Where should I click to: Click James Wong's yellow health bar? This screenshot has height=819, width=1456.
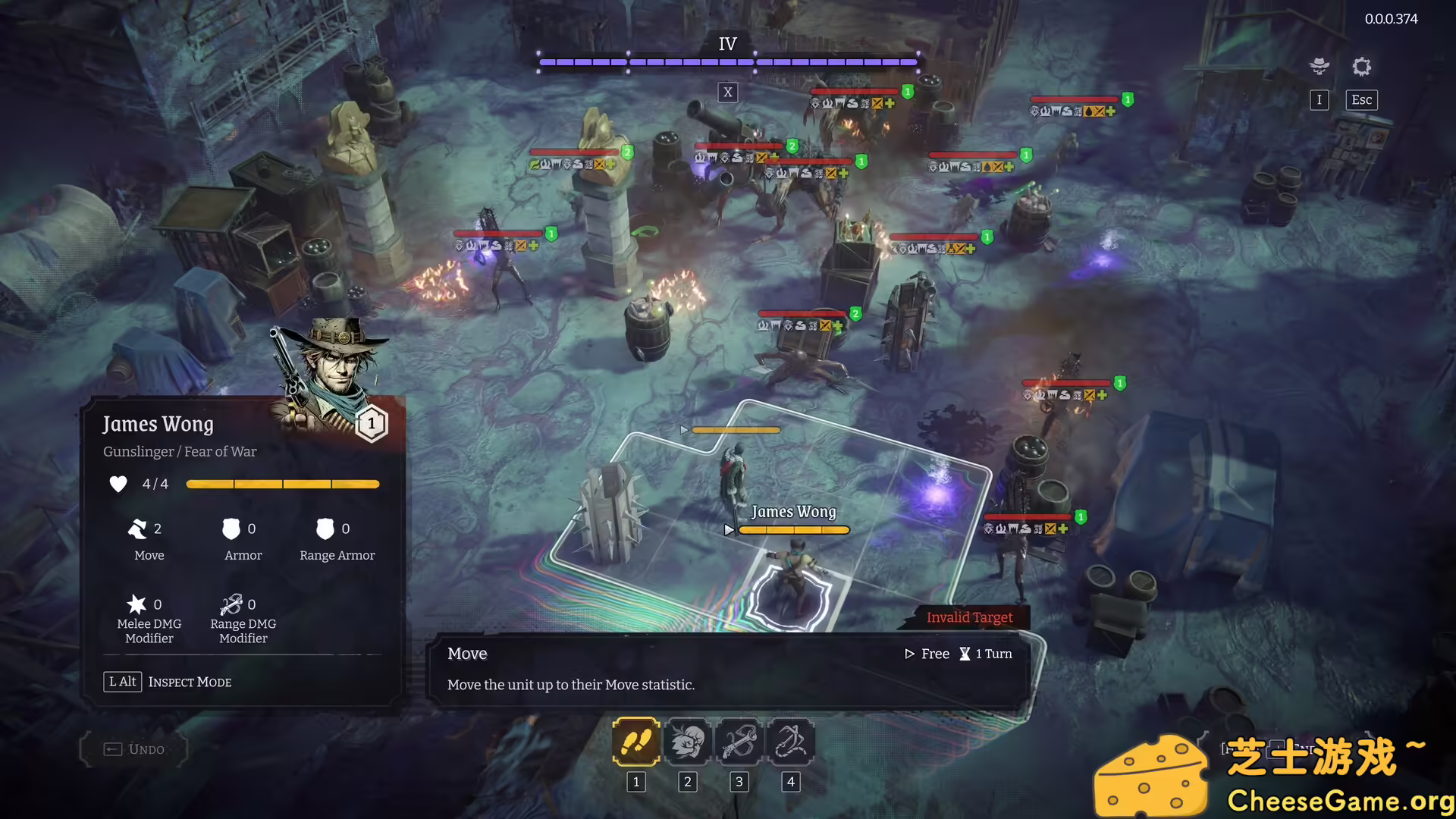pos(793,529)
